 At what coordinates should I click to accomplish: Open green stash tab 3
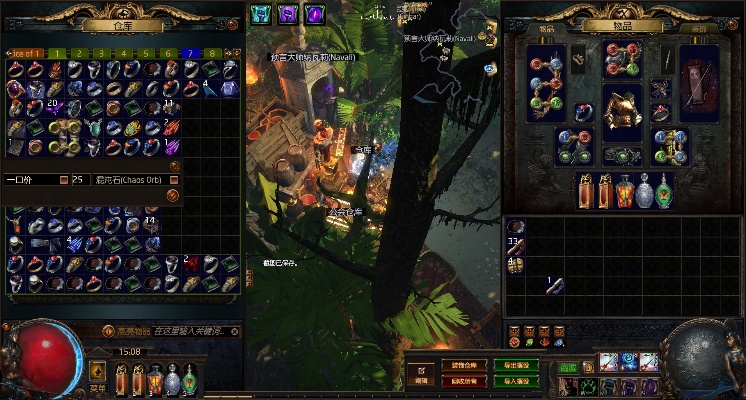[102, 53]
